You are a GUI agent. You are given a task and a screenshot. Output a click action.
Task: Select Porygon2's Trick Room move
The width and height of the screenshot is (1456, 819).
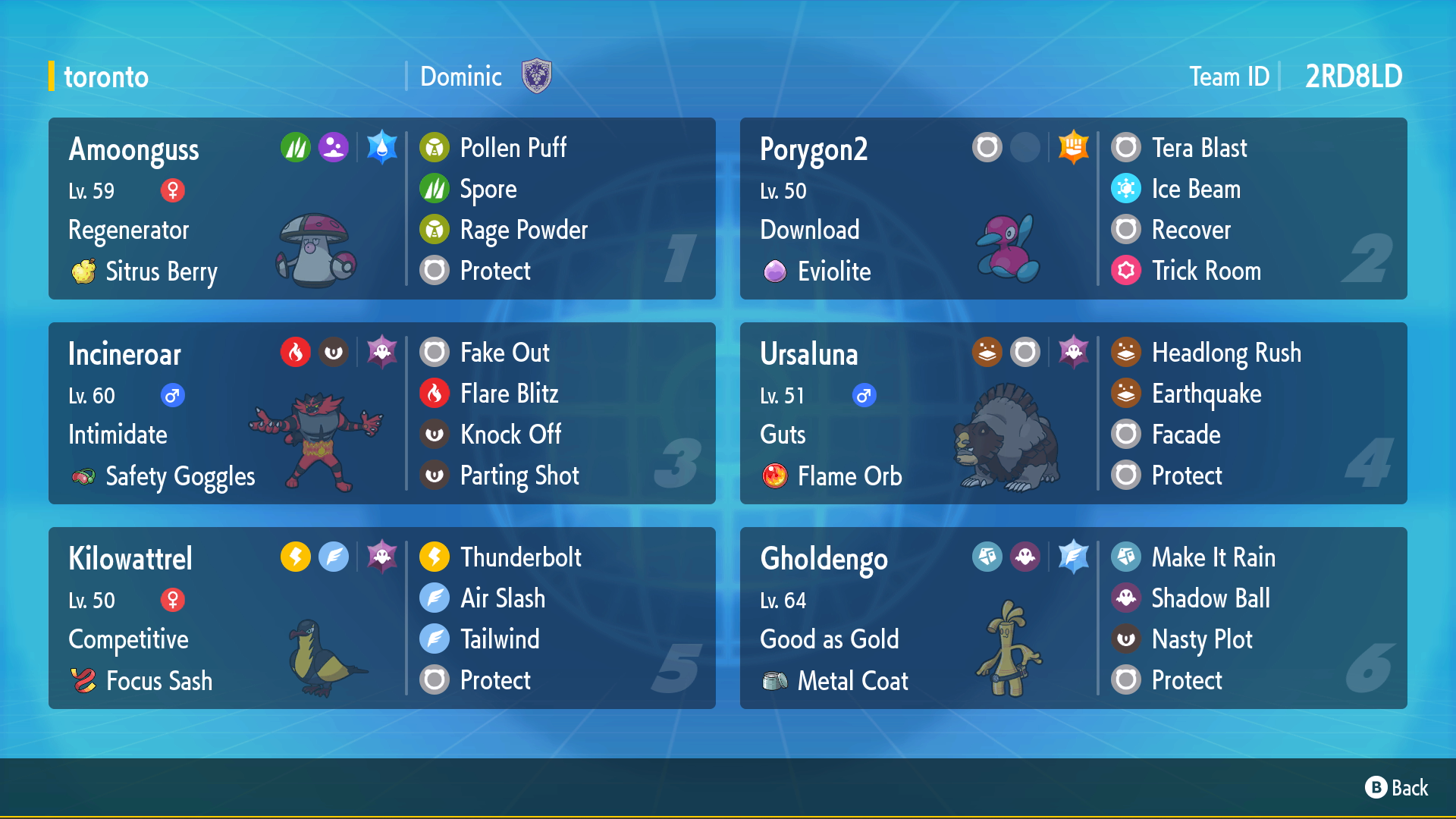[x=1206, y=271]
